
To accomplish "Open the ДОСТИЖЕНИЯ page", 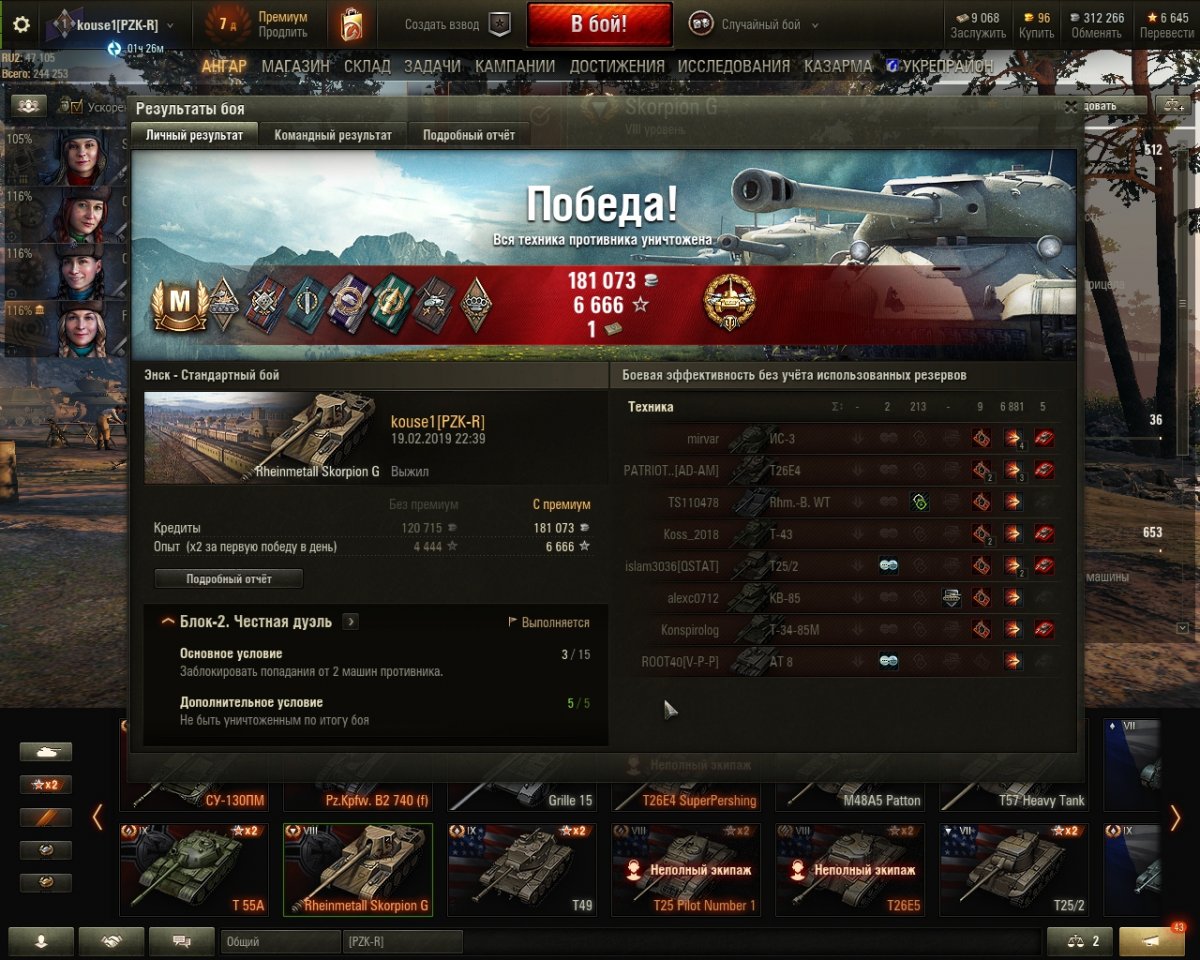I will click(x=617, y=67).
